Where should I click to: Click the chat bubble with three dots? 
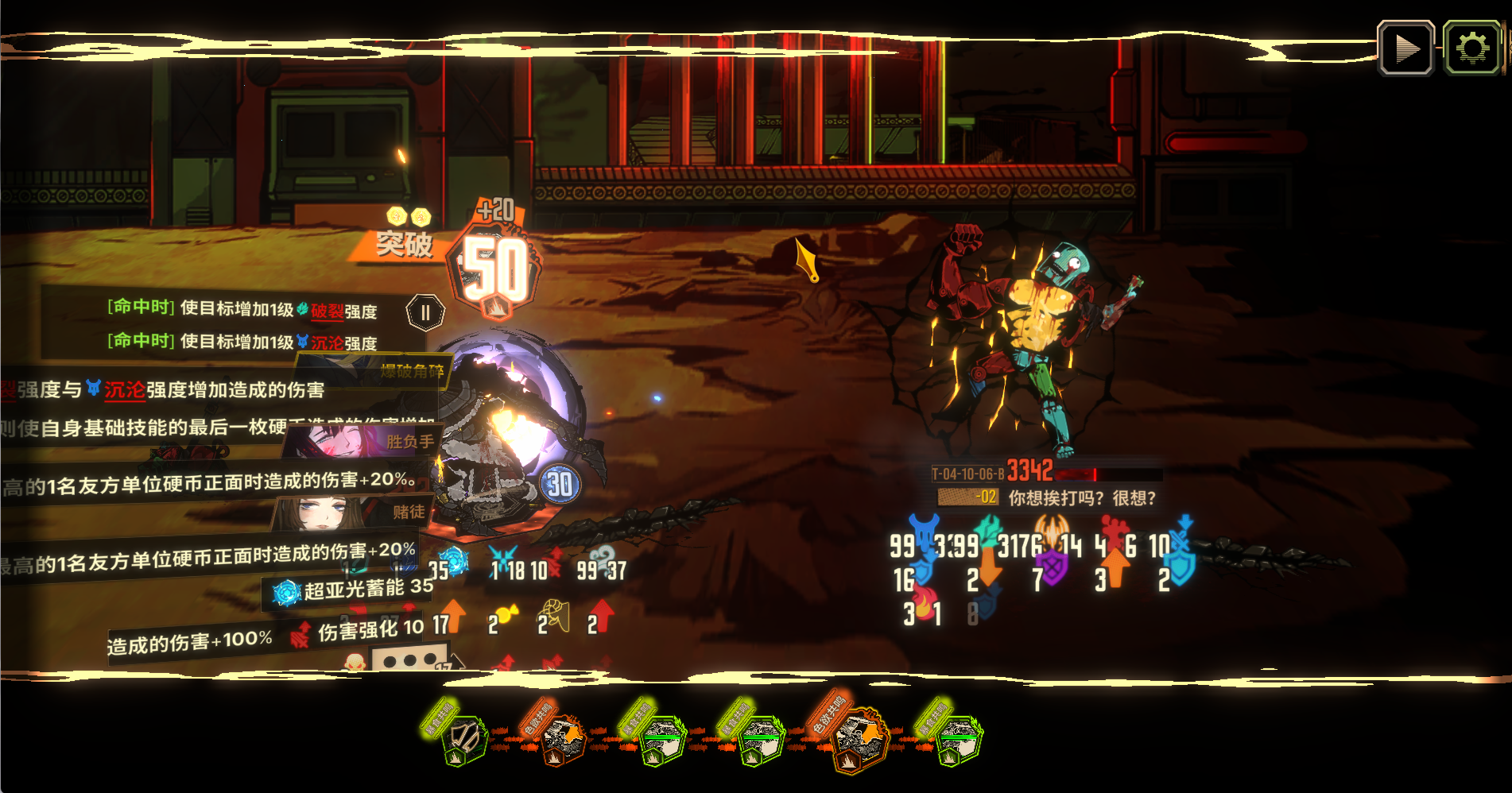coord(409,660)
